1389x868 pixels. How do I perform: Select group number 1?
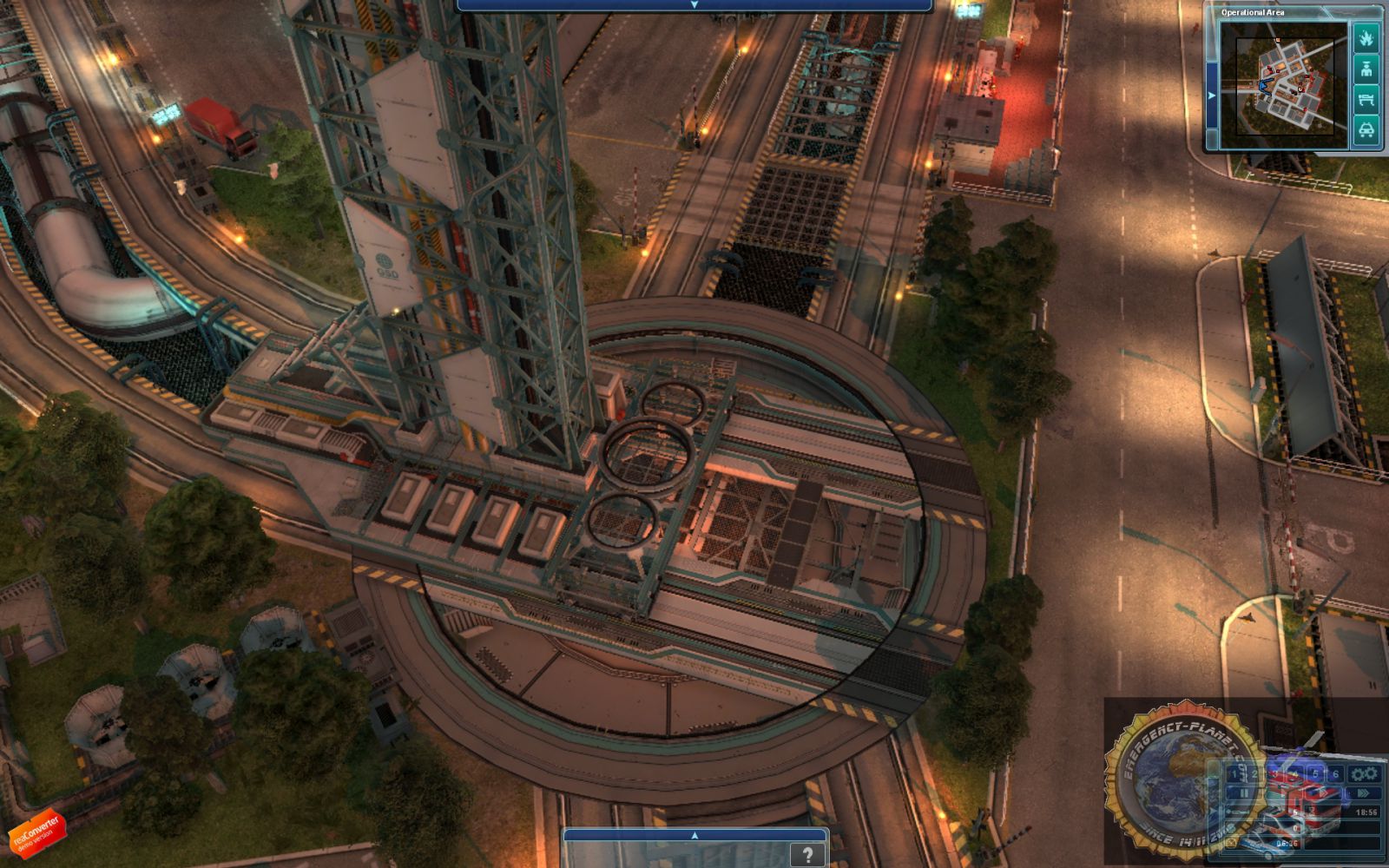tap(1234, 773)
